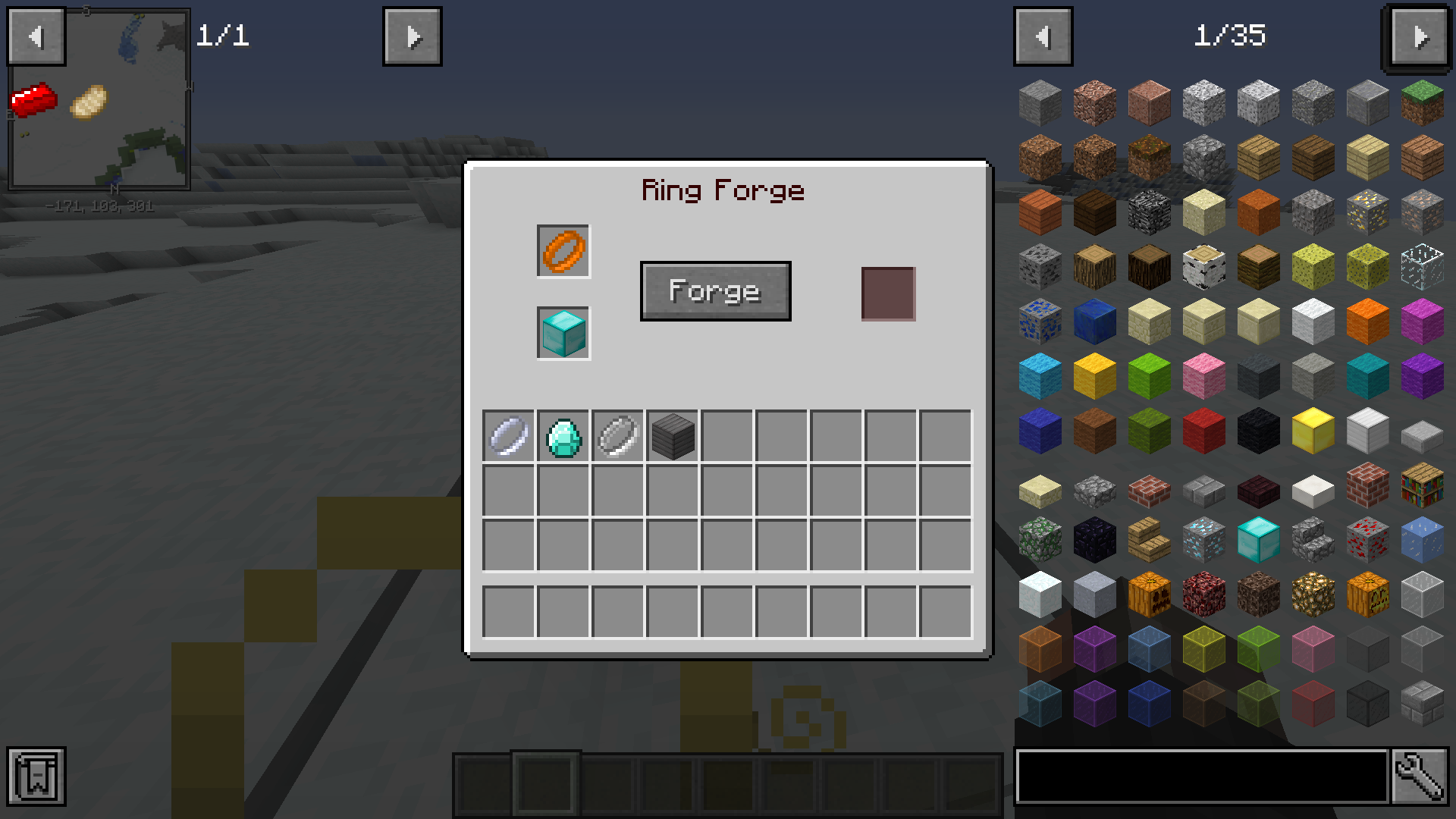Select the diamond ore block from the item list
1456x819 pixels.
click(x=1203, y=540)
